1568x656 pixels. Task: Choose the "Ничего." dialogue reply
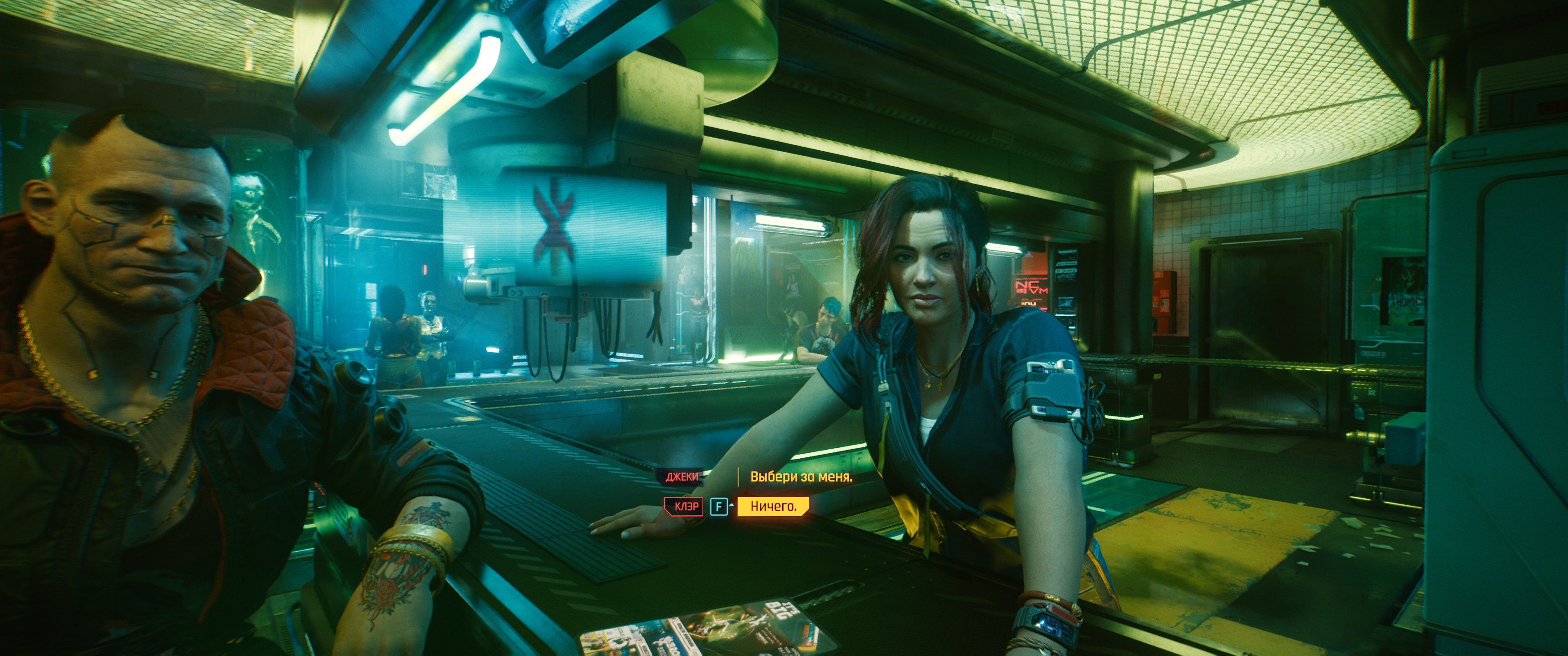tap(773, 506)
